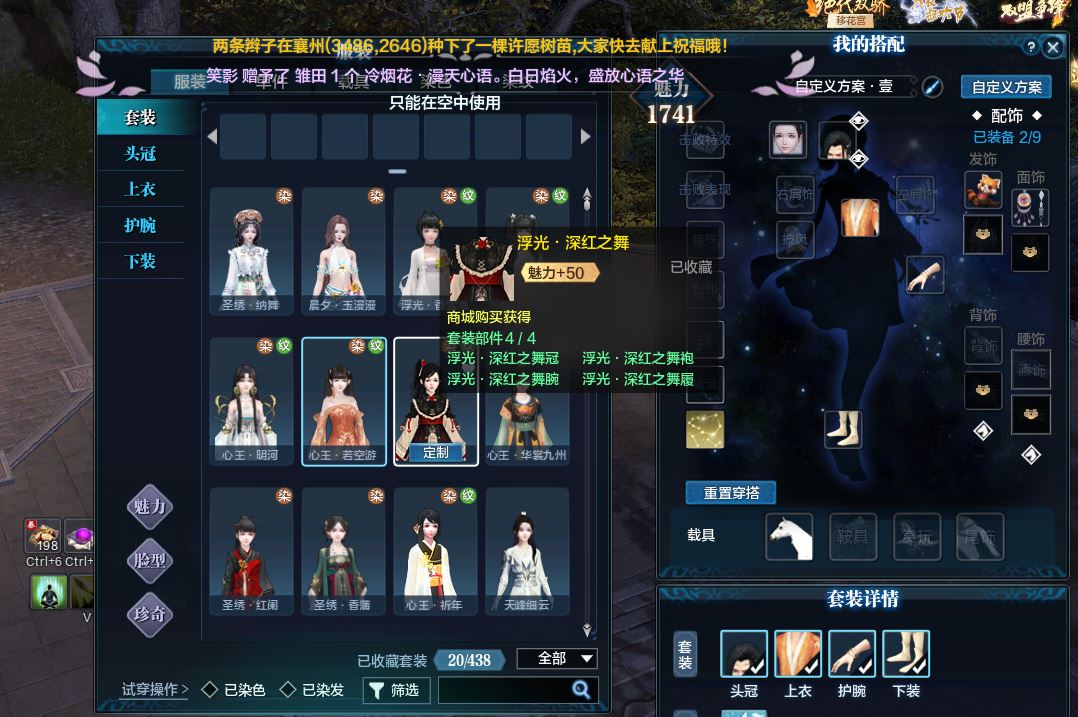
Task: Choose the 心王·若空游 outfit
Action: pos(343,400)
